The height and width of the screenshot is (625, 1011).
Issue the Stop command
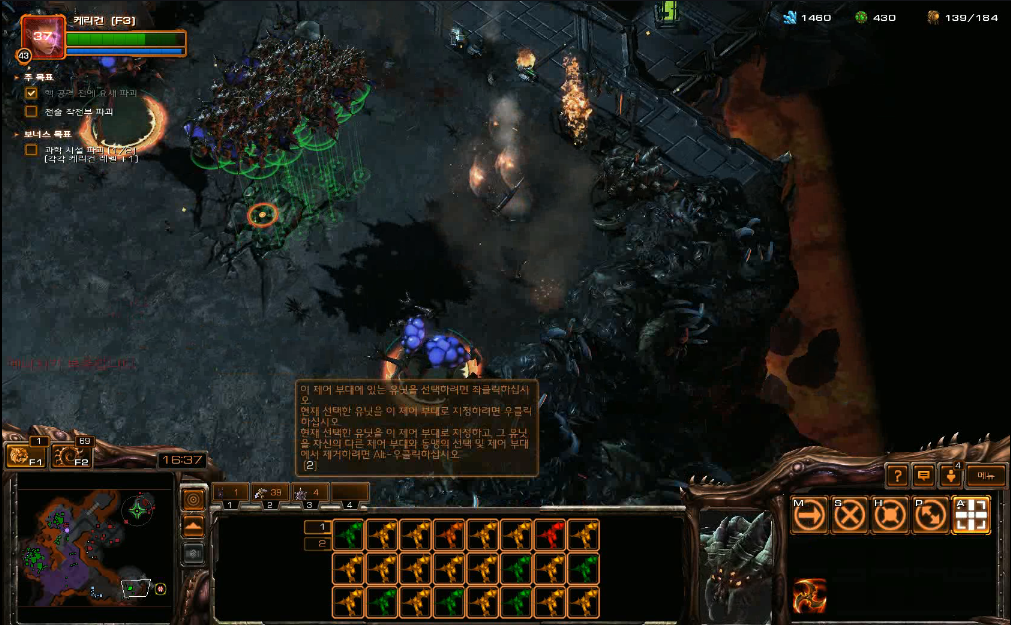(850, 515)
